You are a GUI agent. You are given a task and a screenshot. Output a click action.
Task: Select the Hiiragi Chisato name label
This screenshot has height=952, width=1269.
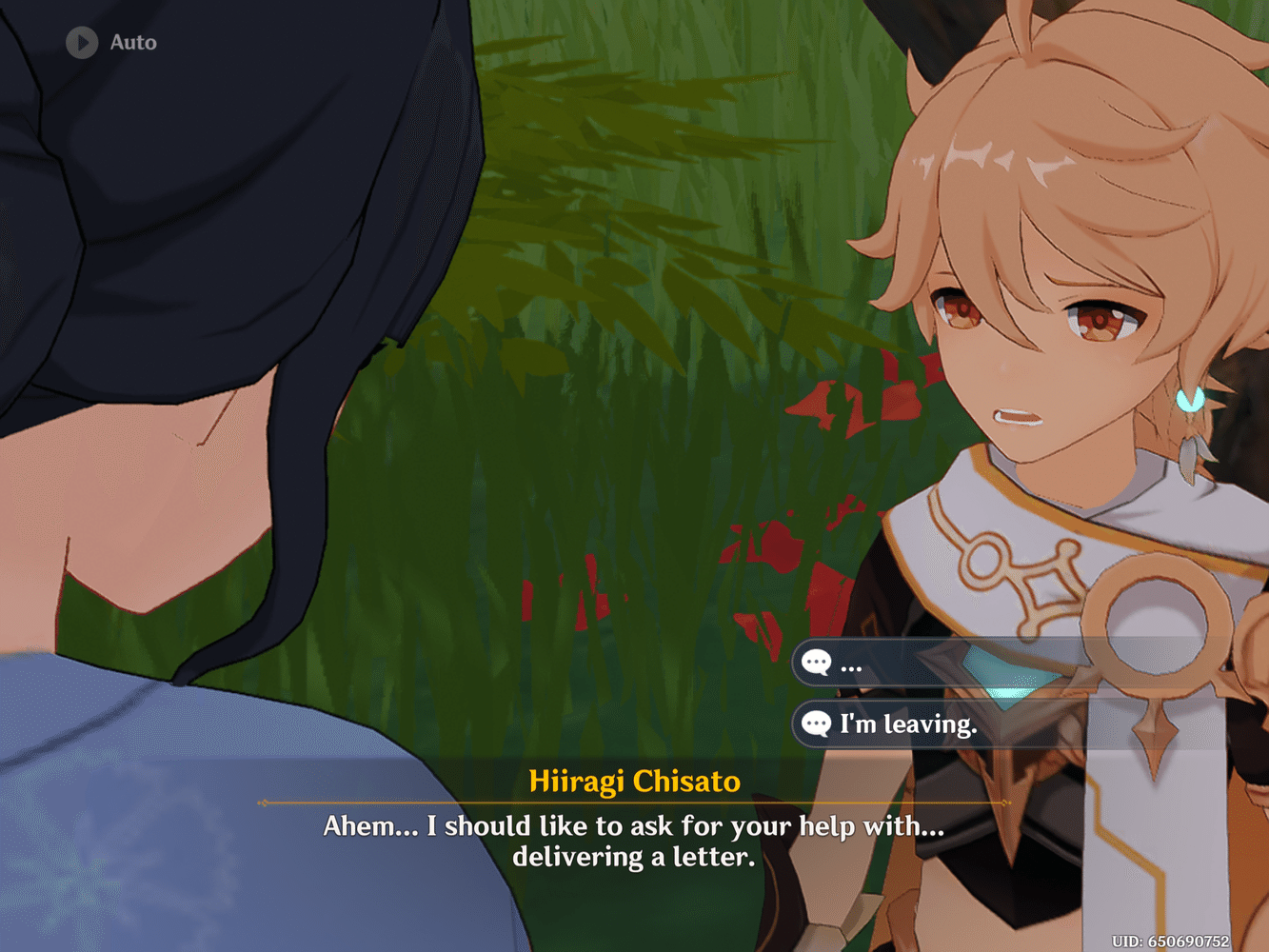(x=633, y=782)
